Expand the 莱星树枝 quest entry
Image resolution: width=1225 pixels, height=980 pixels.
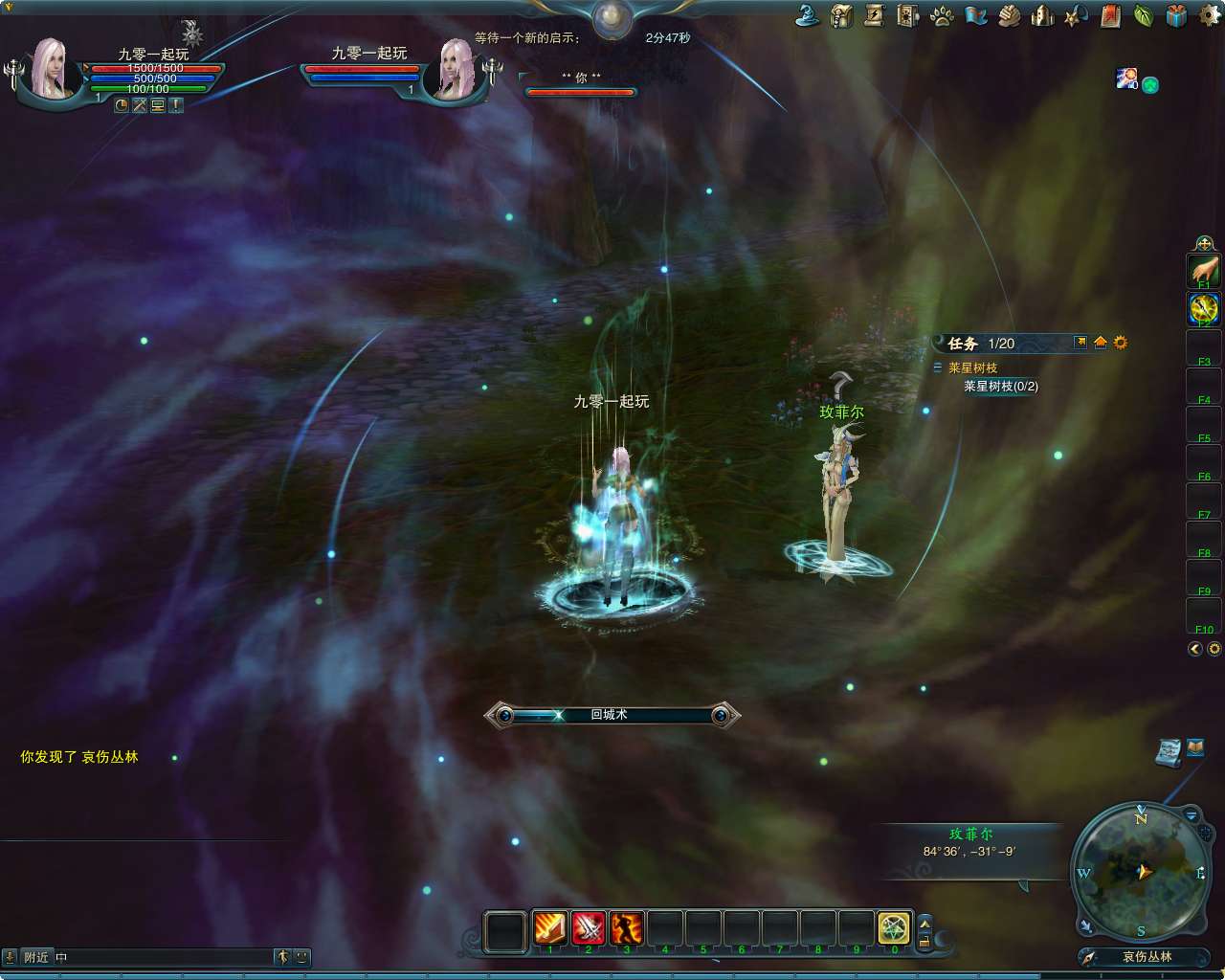tap(938, 367)
